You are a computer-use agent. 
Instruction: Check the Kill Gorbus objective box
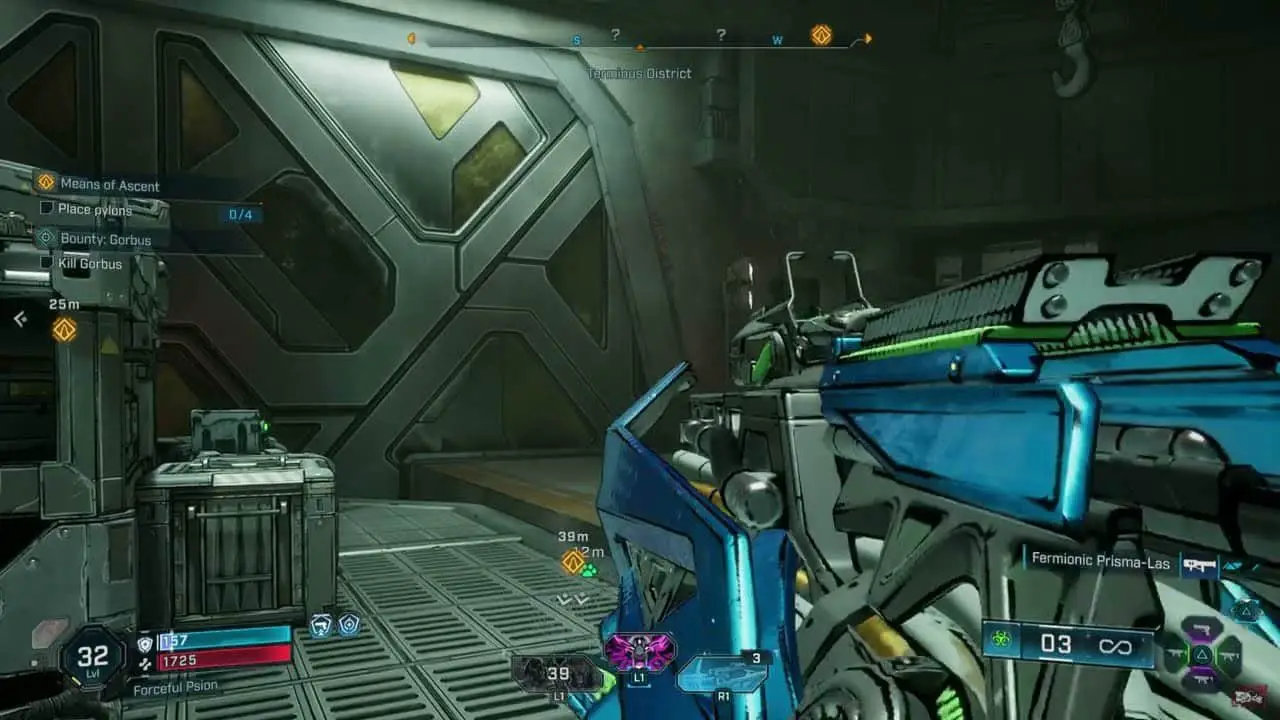[x=46, y=263]
